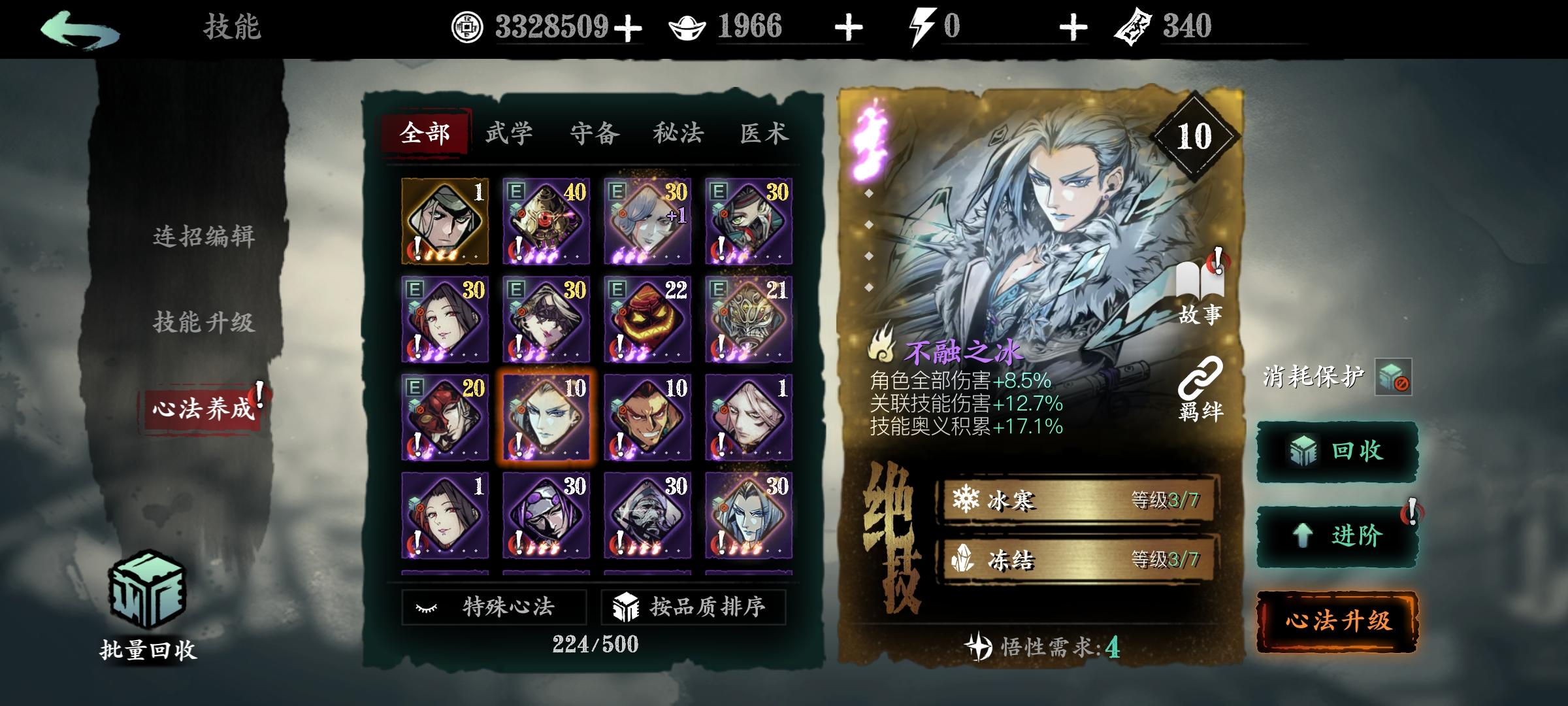Add ingots with the plus next to 1966
Viewport: 1568px width, 706px height.
pos(847,26)
